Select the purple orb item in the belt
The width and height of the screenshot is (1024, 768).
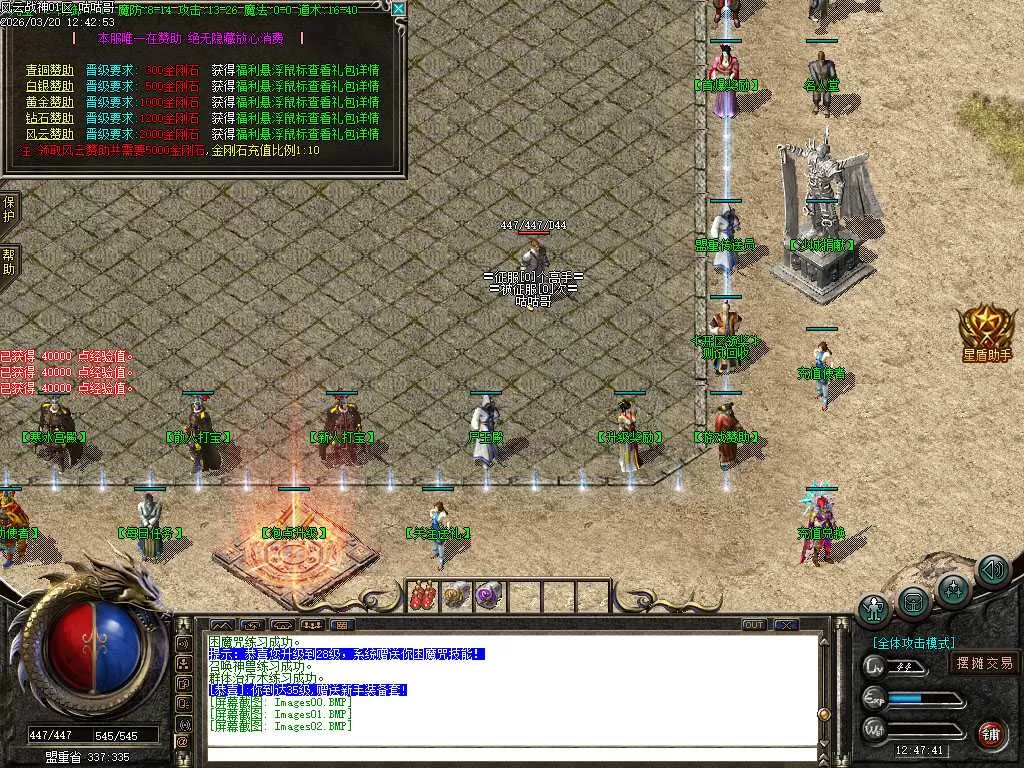pos(489,596)
